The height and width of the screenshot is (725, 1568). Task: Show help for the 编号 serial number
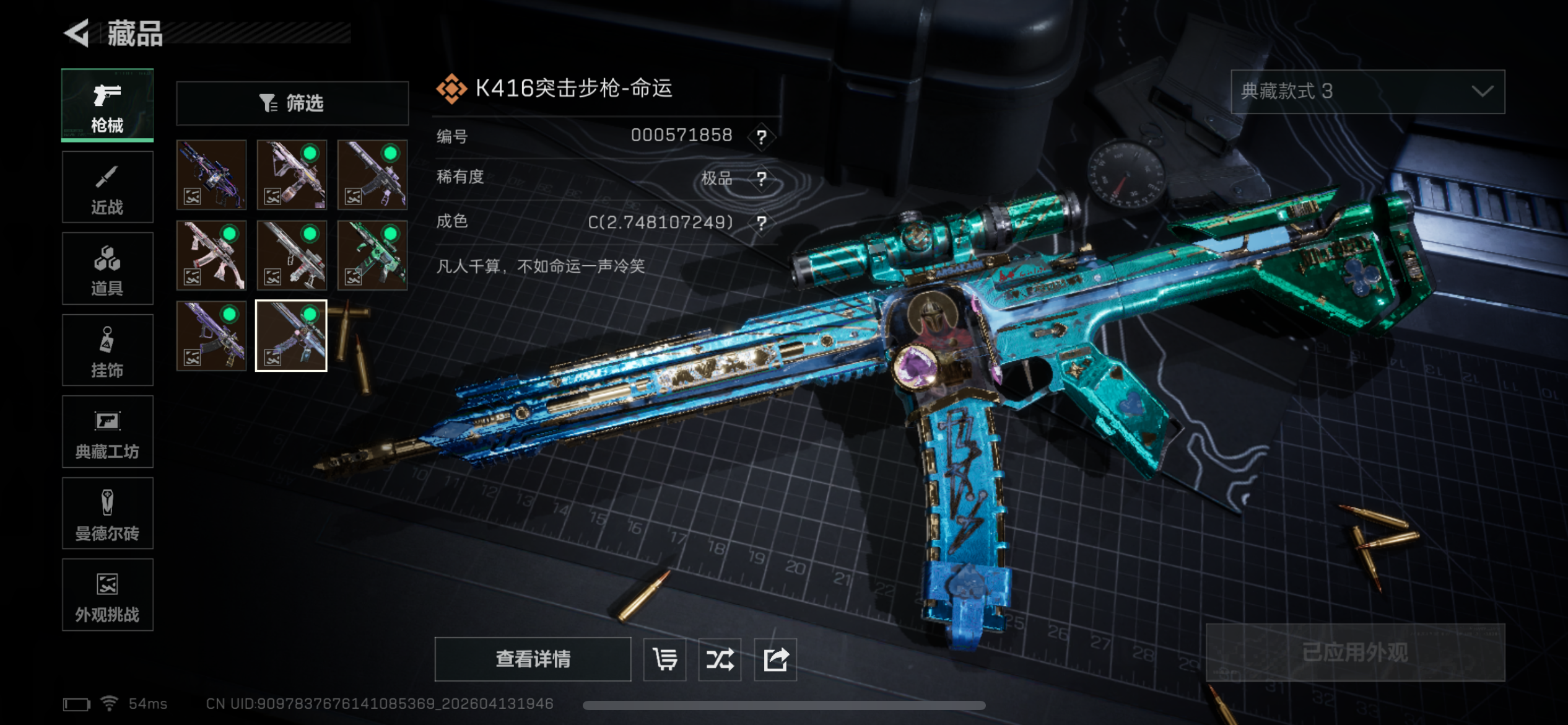coord(762,136)
